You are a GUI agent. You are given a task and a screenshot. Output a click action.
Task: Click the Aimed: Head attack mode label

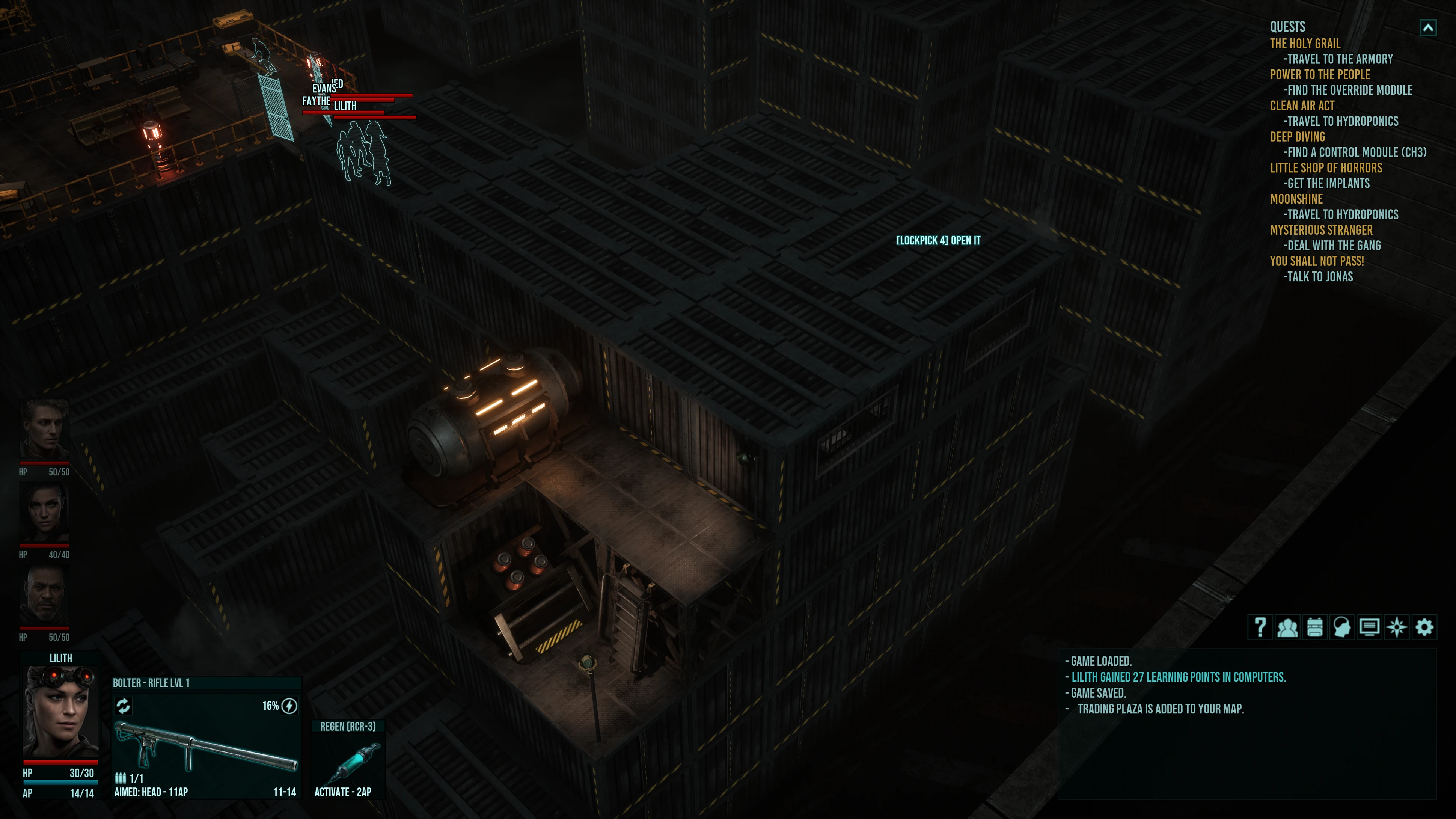pos(151,792)
